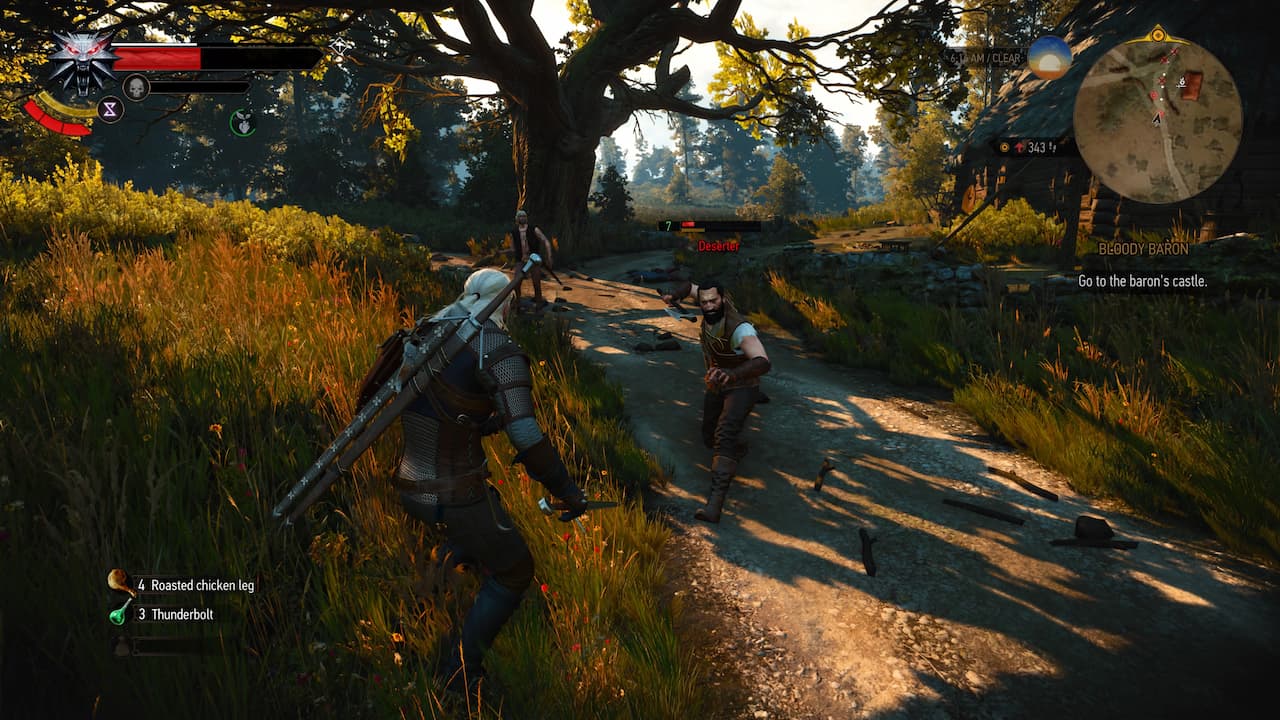
Task: Click the red upward arrow near 343 crowns
Action: click(x=1020, y=147)
